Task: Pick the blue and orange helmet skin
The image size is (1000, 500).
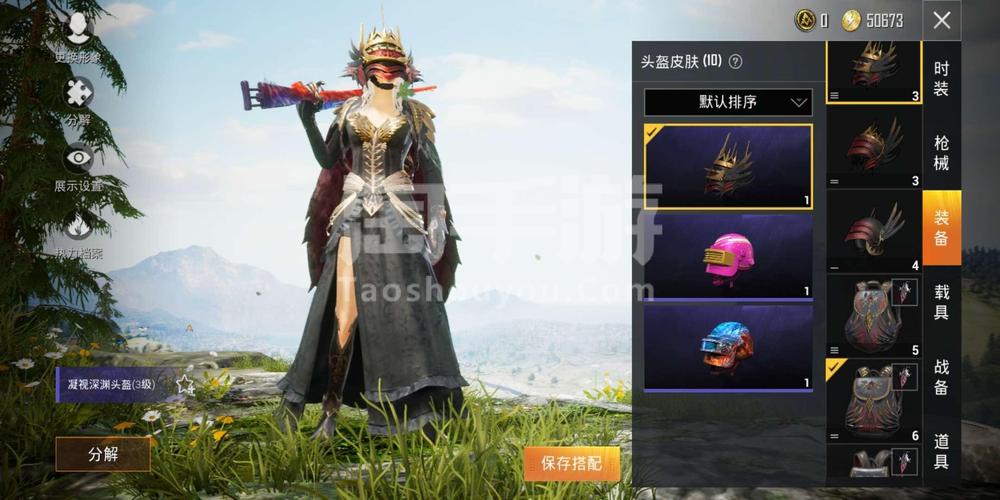Action: (x=727, y=348)
